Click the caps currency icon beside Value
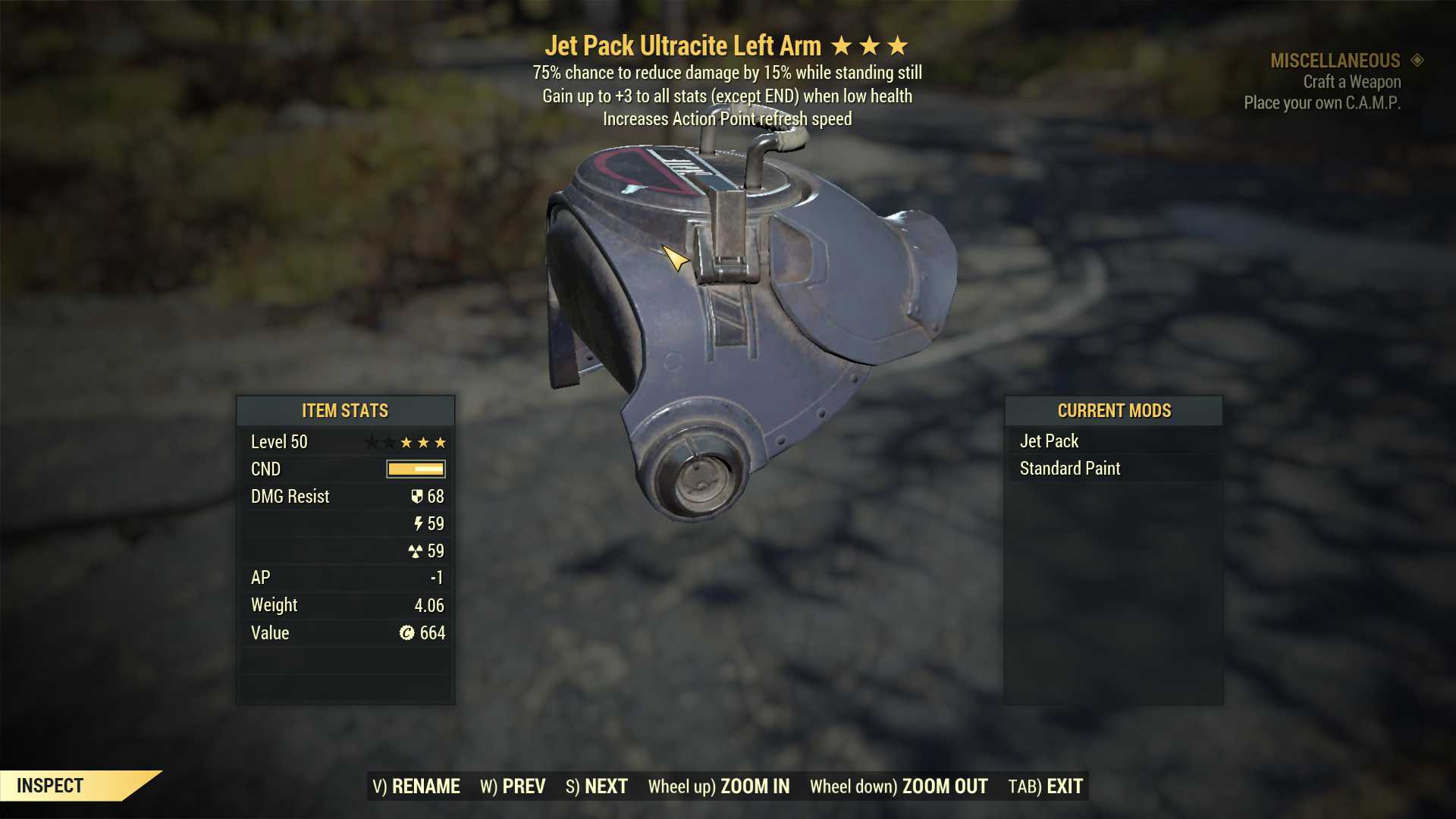This screenshot has width=1456, height=819. click(x=409, y=632)
